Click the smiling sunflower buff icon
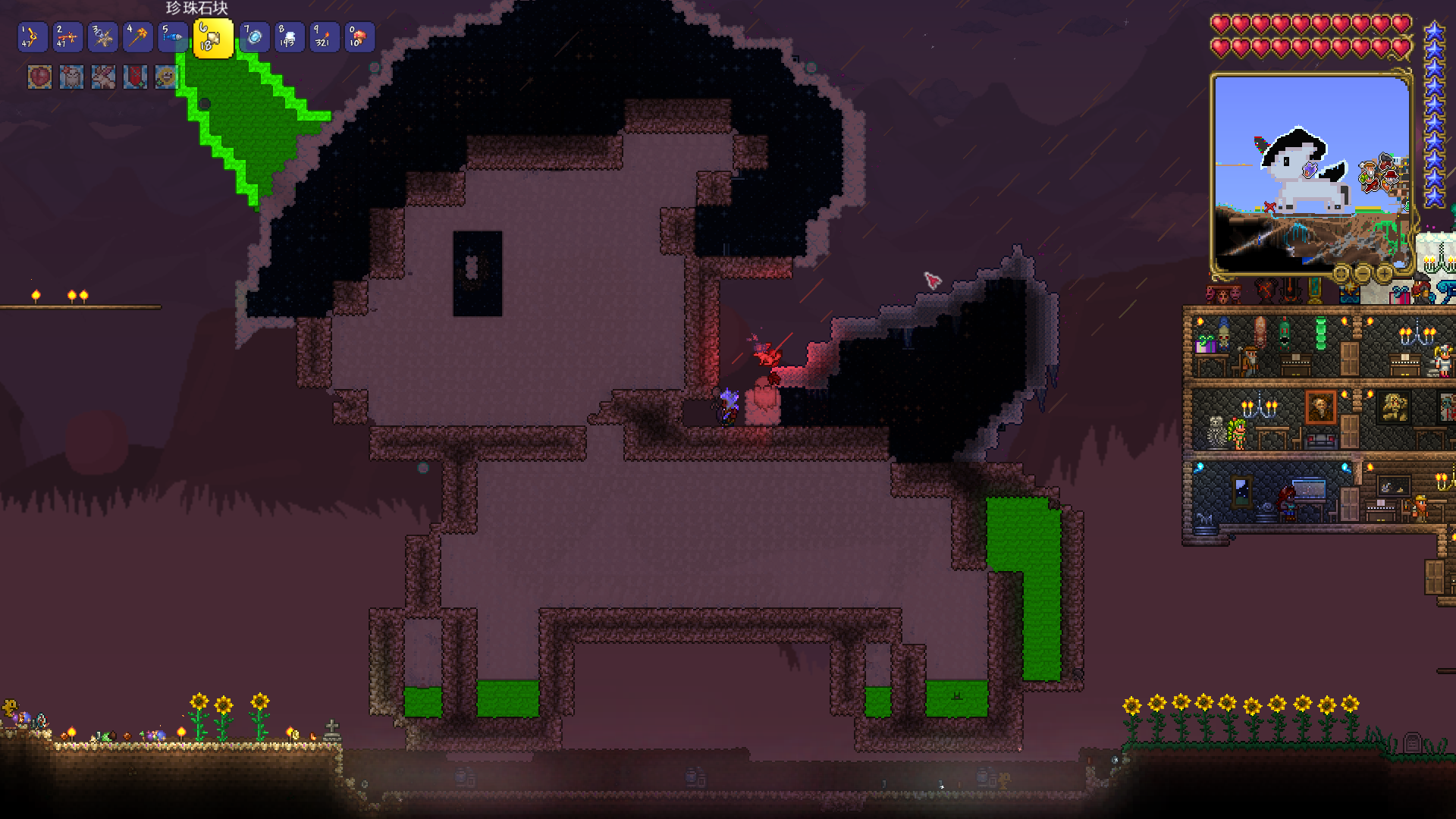The width and height of the screenshot is (1456, 819). [x=165, y=77]
